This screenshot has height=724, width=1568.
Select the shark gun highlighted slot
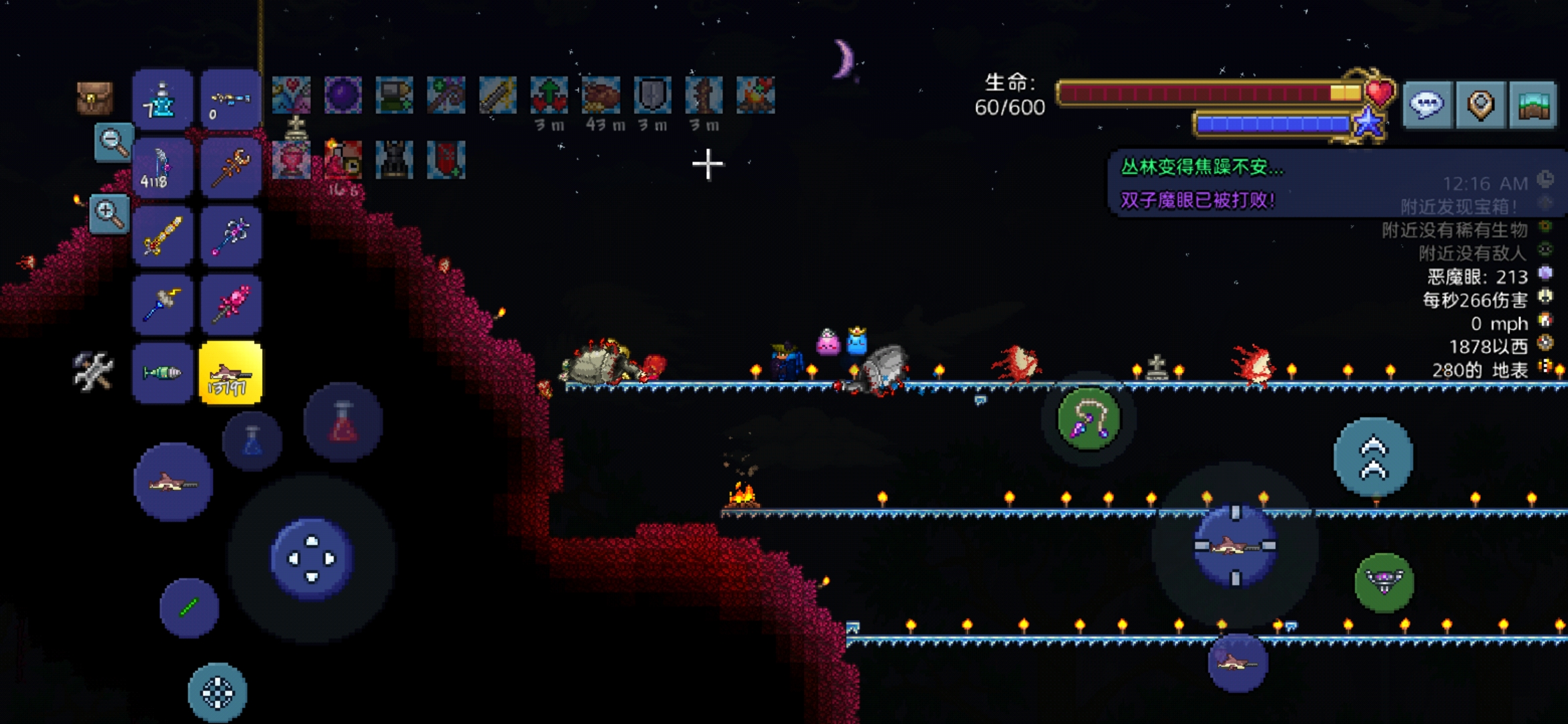coord(231,373)
